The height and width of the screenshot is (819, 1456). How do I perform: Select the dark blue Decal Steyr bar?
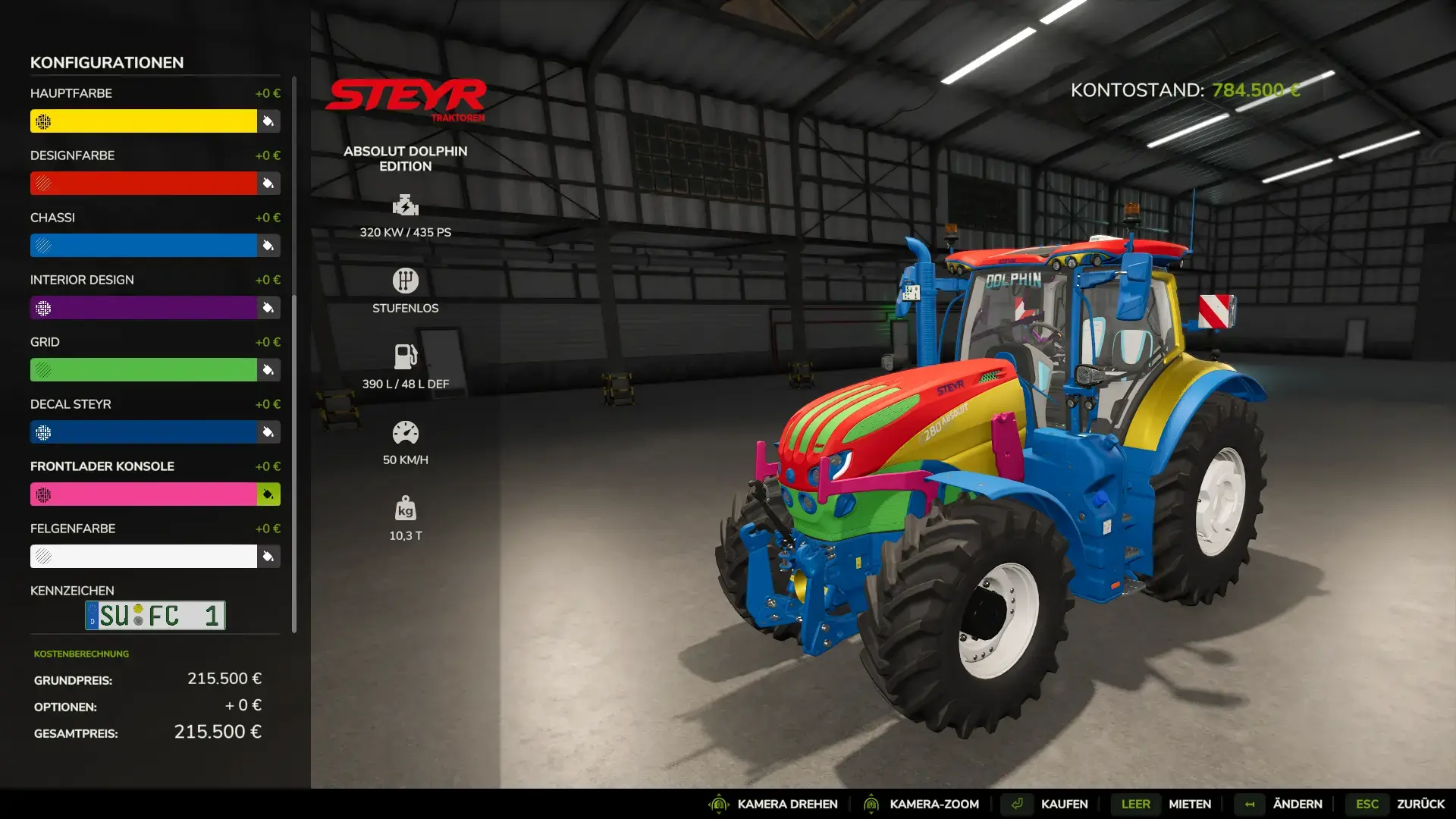[143, 432]
